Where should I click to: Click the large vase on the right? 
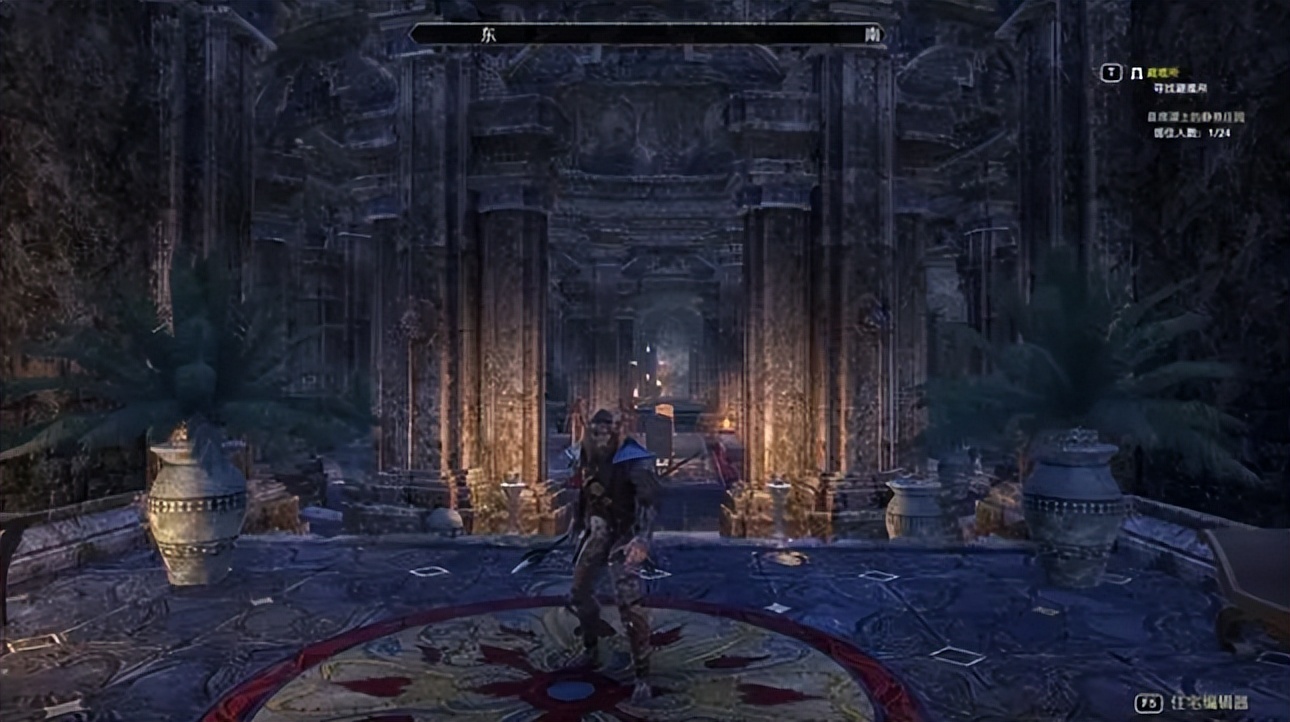tap(1073, 512)
